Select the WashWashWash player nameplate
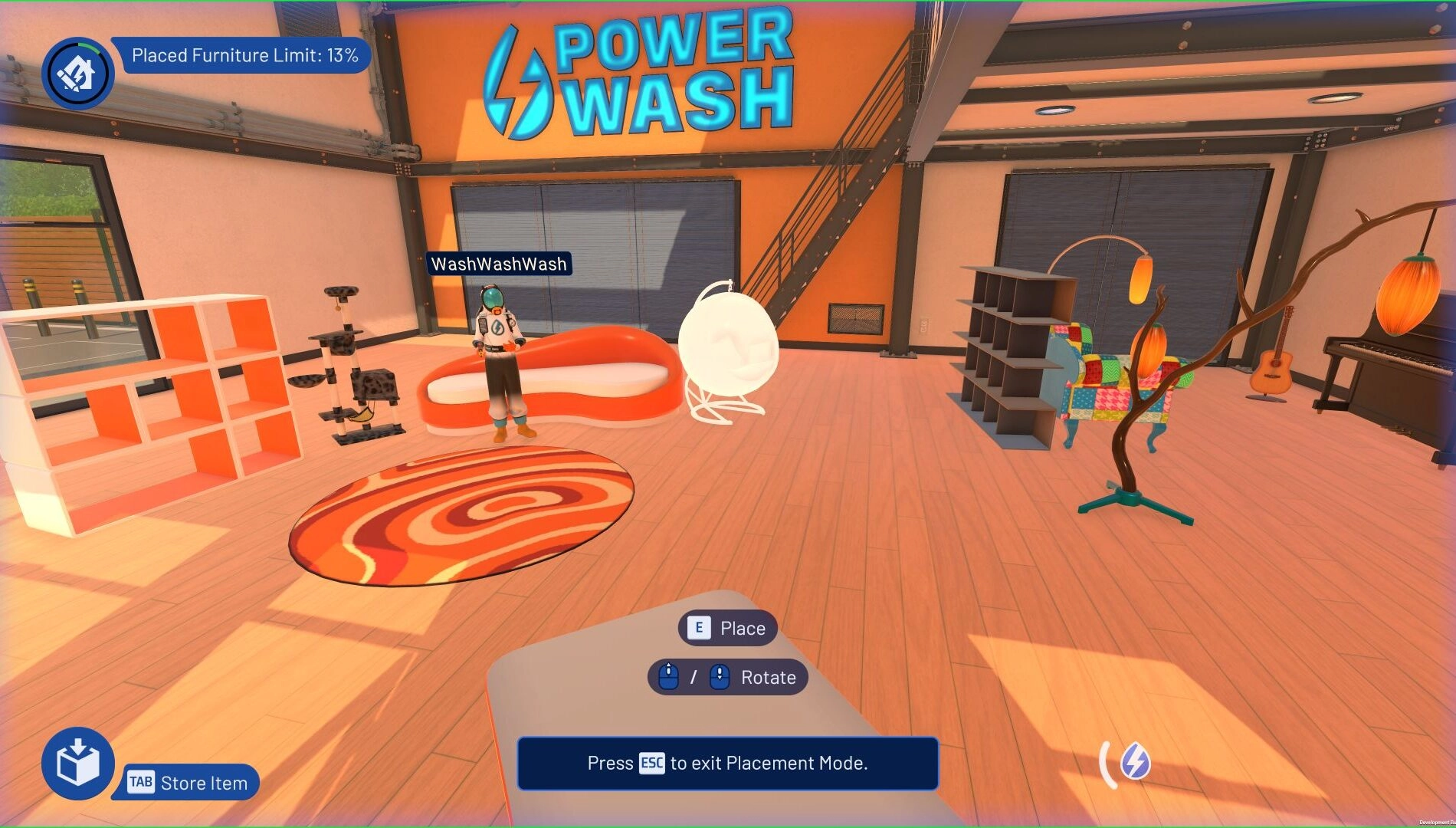 coord(500,263)
